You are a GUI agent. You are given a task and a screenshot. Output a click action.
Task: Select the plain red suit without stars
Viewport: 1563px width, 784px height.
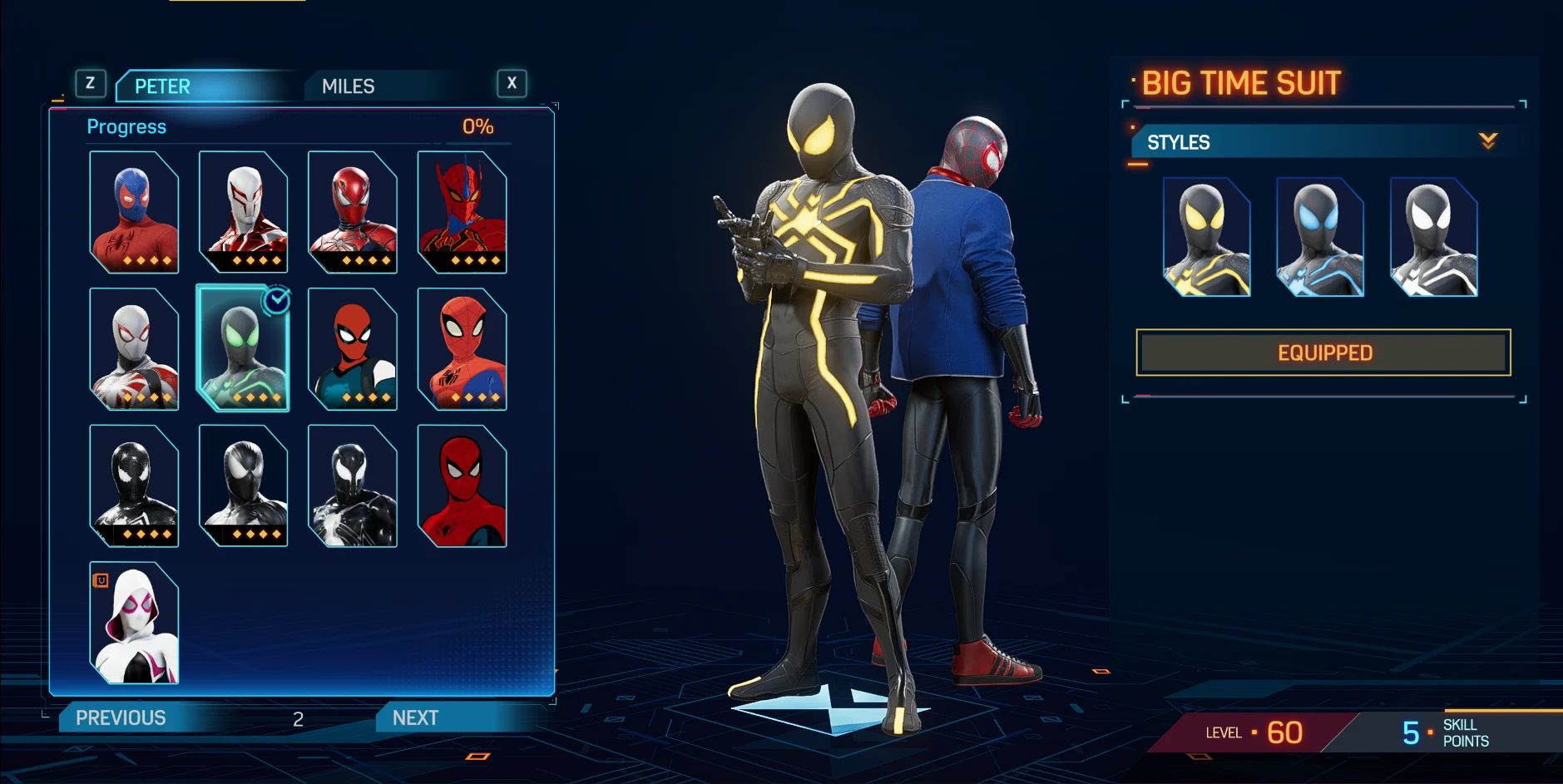point(462,486)
